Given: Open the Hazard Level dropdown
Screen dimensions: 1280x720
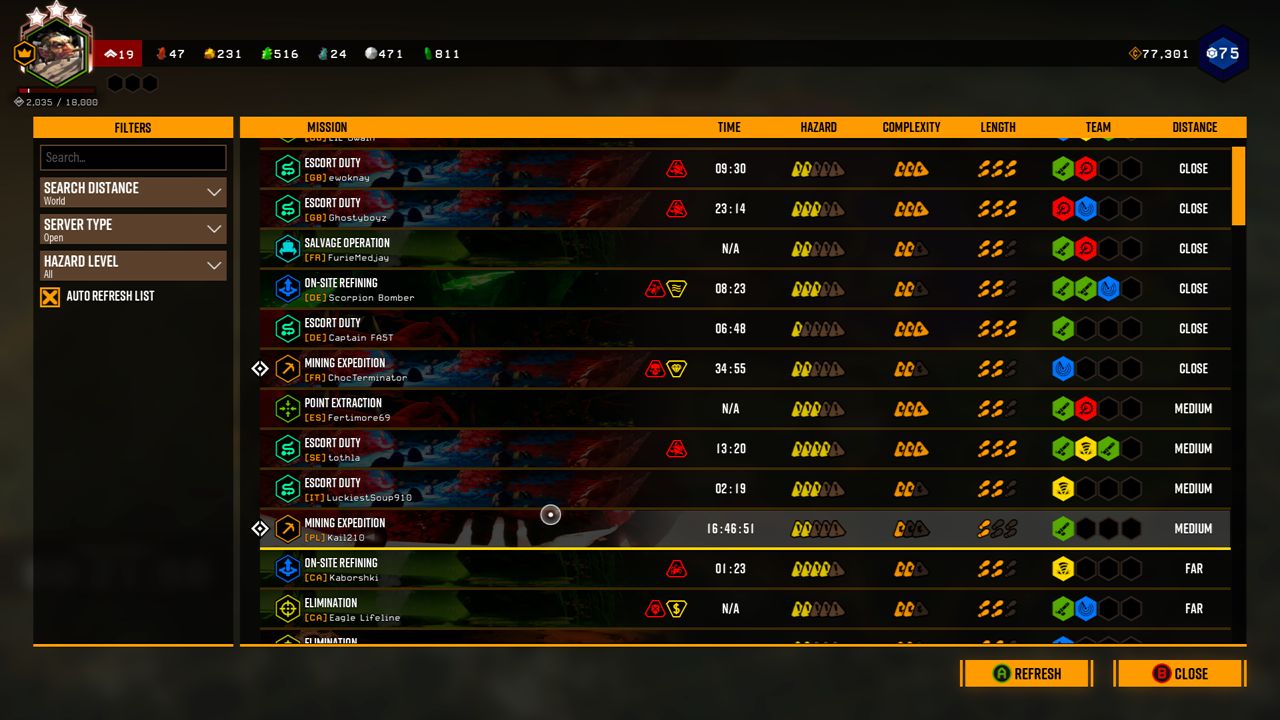Looking at the screenshot, I should (x=132, y=265).
